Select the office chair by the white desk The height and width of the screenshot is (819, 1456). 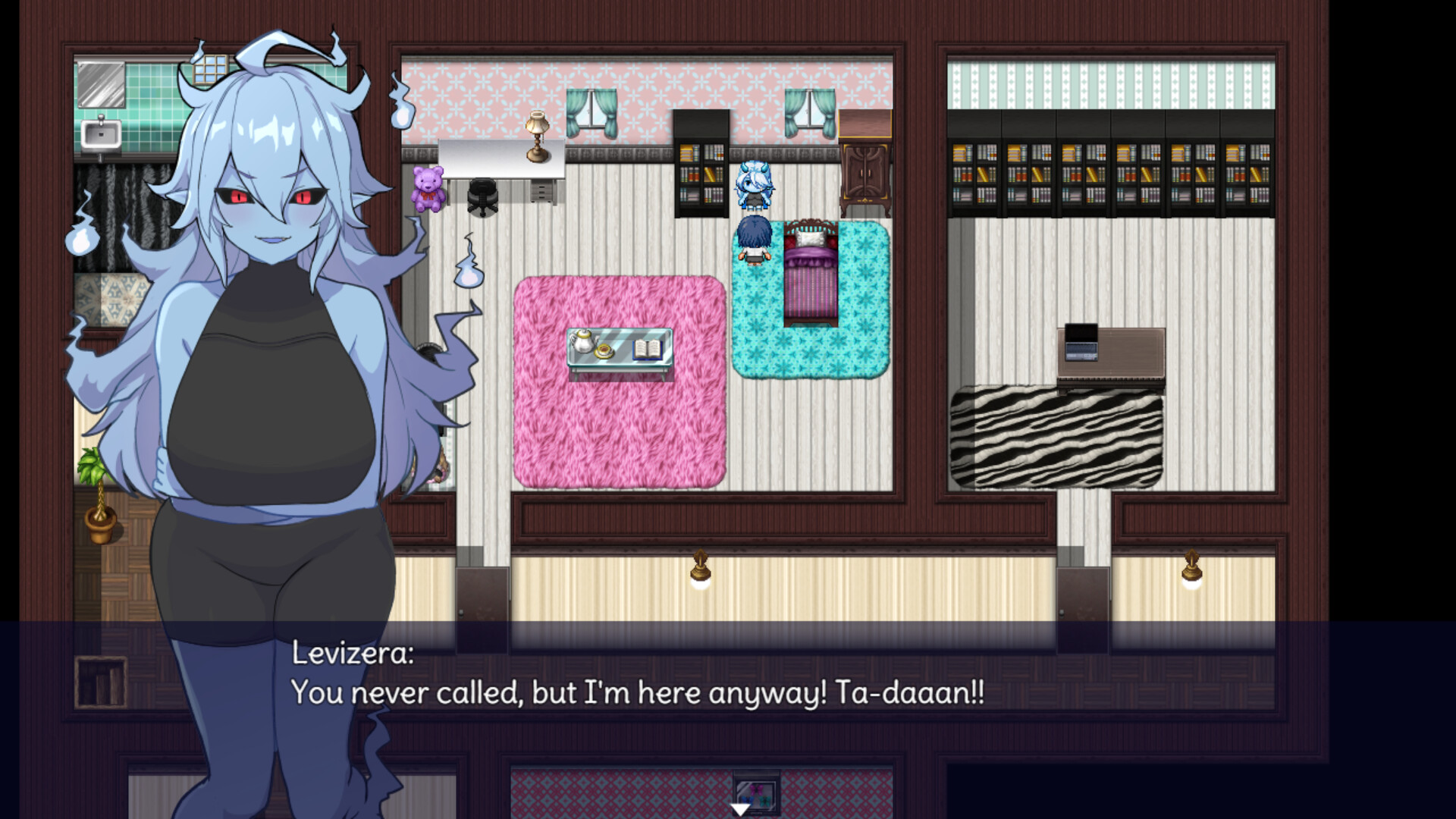(483, 196)
